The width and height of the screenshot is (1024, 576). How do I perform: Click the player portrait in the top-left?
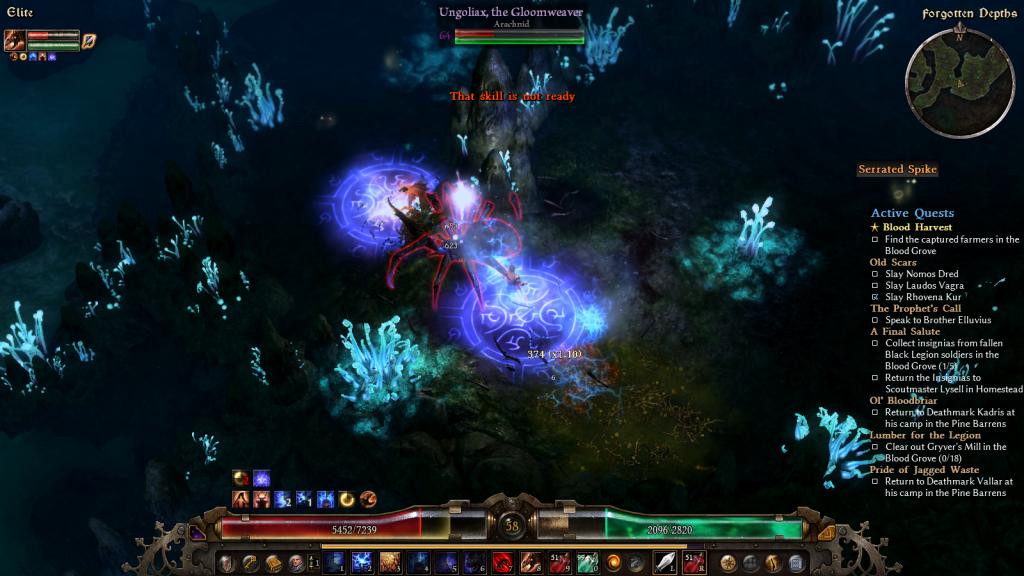pyautogui.click(x=15, y=40)
